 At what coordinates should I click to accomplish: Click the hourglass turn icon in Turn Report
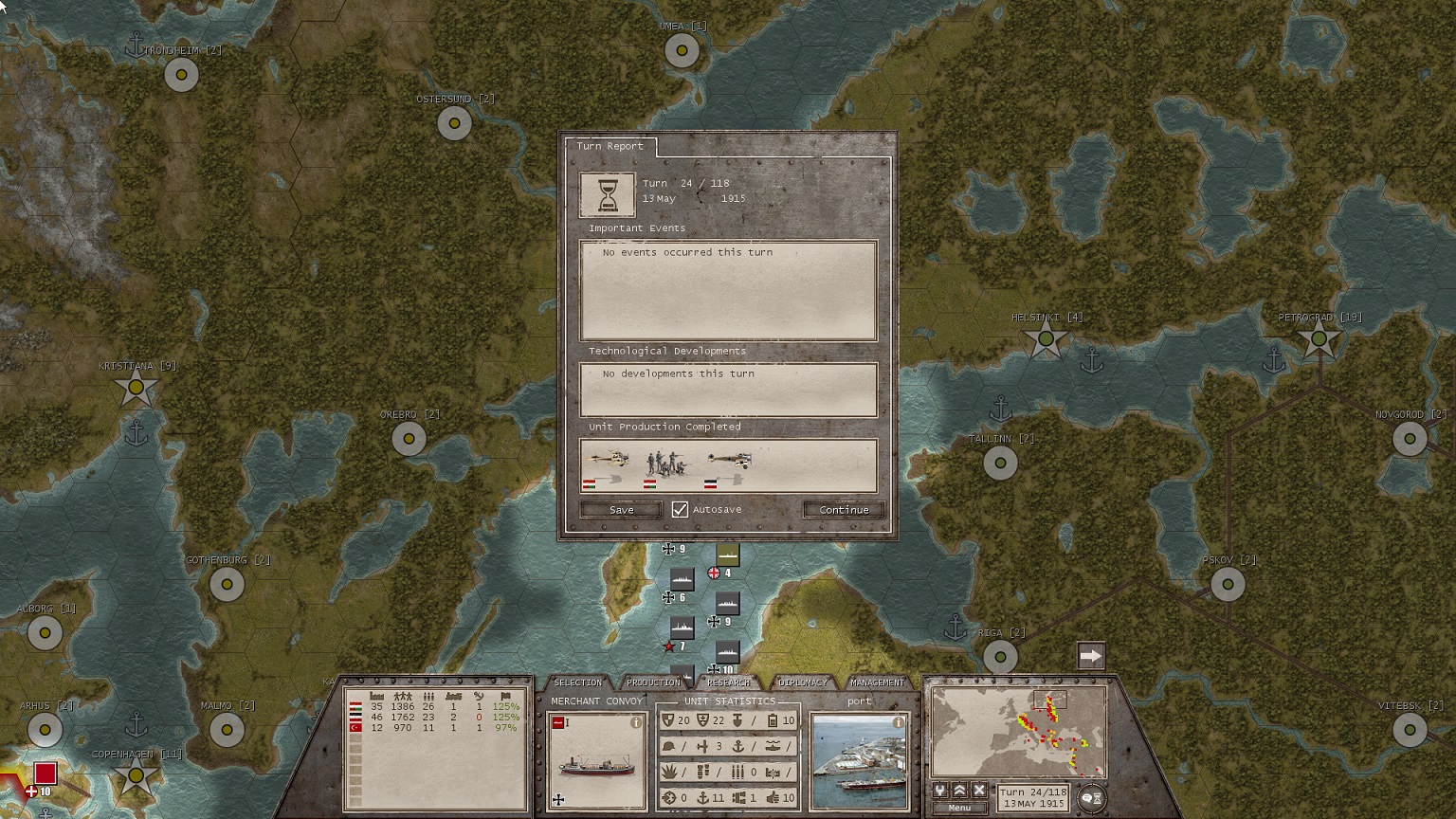[610, 194]
